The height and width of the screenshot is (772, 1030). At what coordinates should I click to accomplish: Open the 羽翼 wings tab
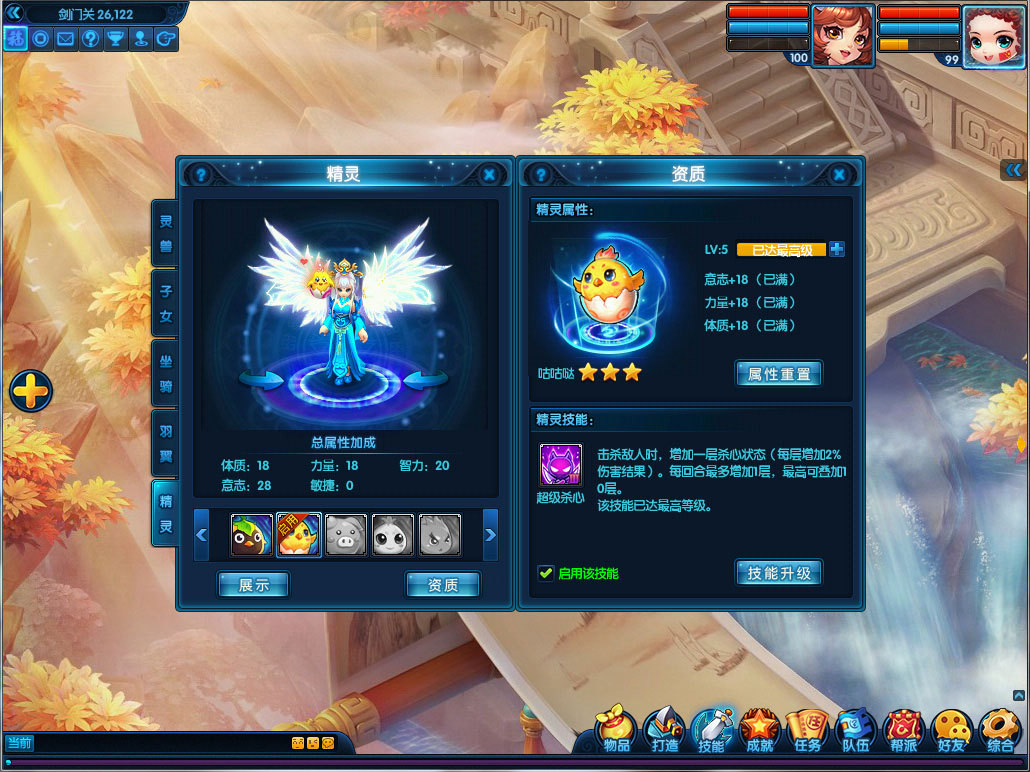point(165,443)
